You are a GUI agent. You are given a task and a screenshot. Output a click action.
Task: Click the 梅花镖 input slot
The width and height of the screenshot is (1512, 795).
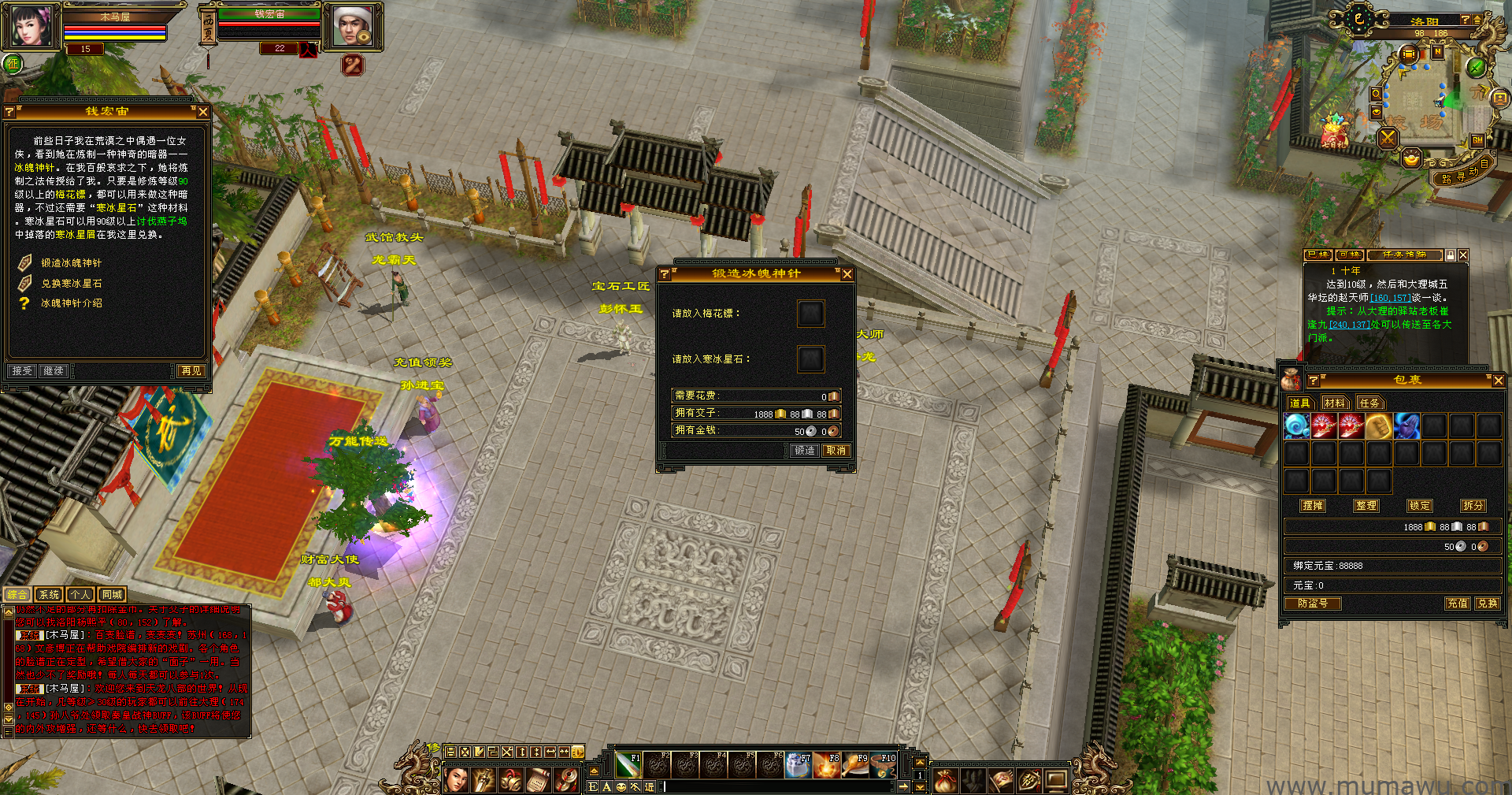pyautogui.click(x=810, y=314)
